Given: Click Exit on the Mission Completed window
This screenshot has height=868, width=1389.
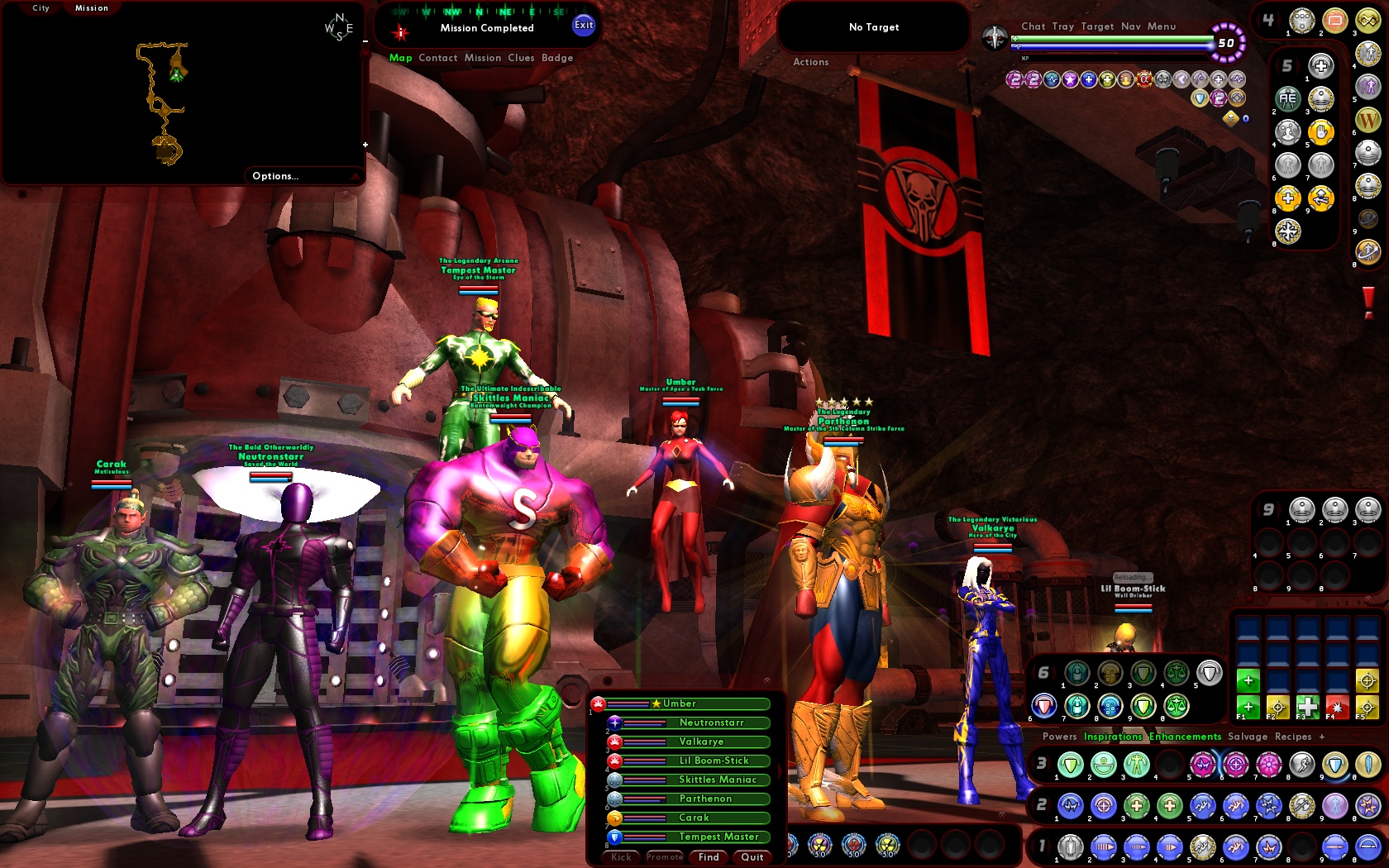Looking at the screenshot, I should 584,26.
